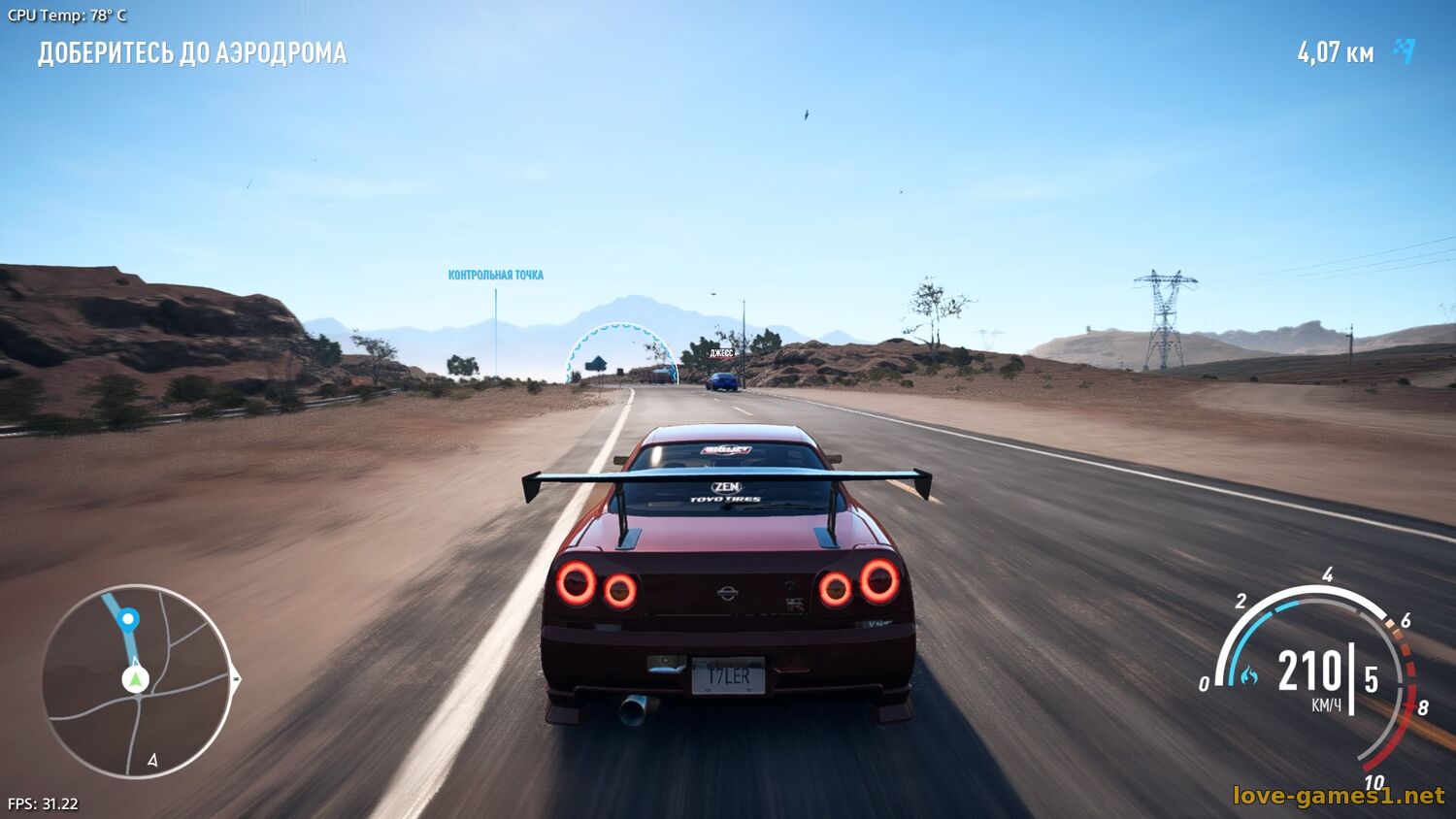Select the Контрольная точка checkpoint marker label
Image resolution: width=1456 pixels, height=819 pixels.
click(495, 276)
